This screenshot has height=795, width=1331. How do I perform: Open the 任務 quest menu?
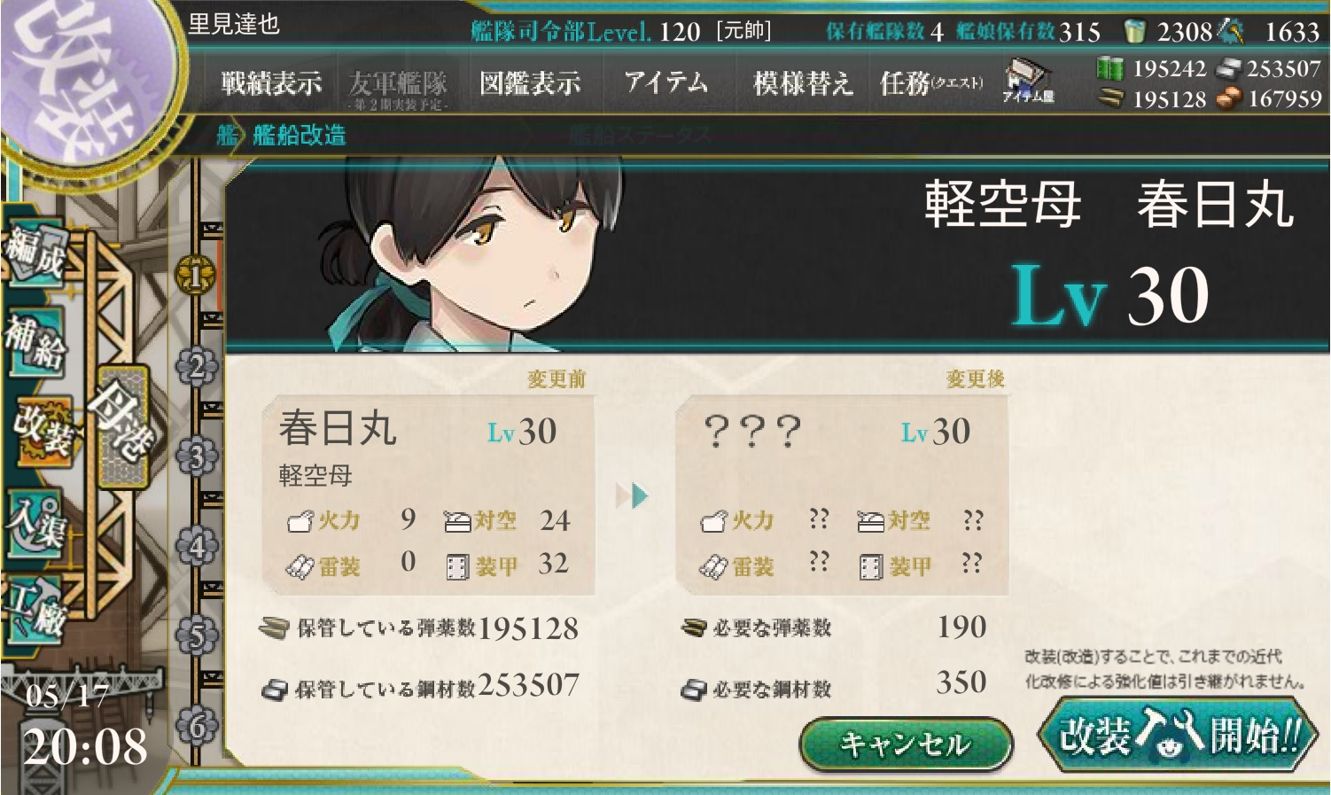pos(914,84)
